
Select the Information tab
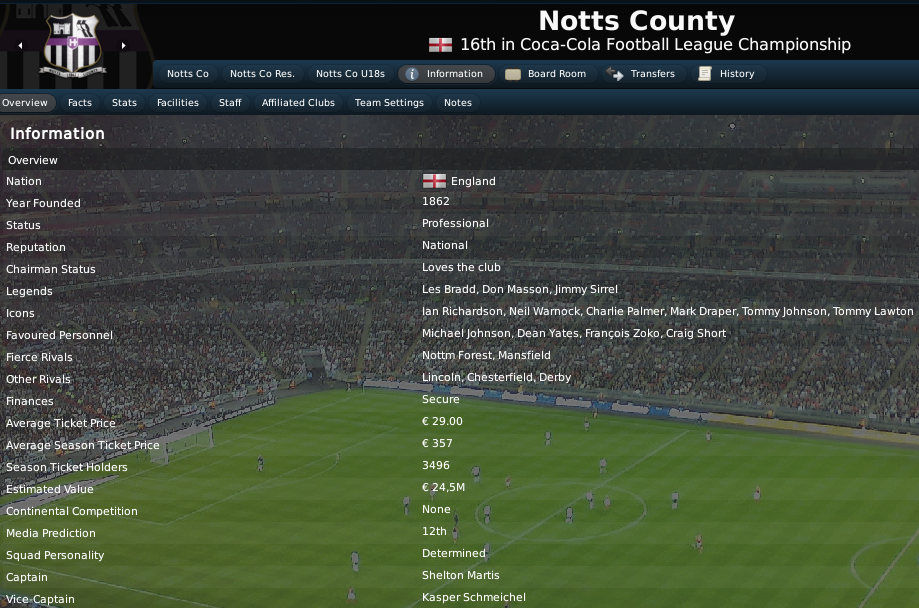[x=445, y=74]
